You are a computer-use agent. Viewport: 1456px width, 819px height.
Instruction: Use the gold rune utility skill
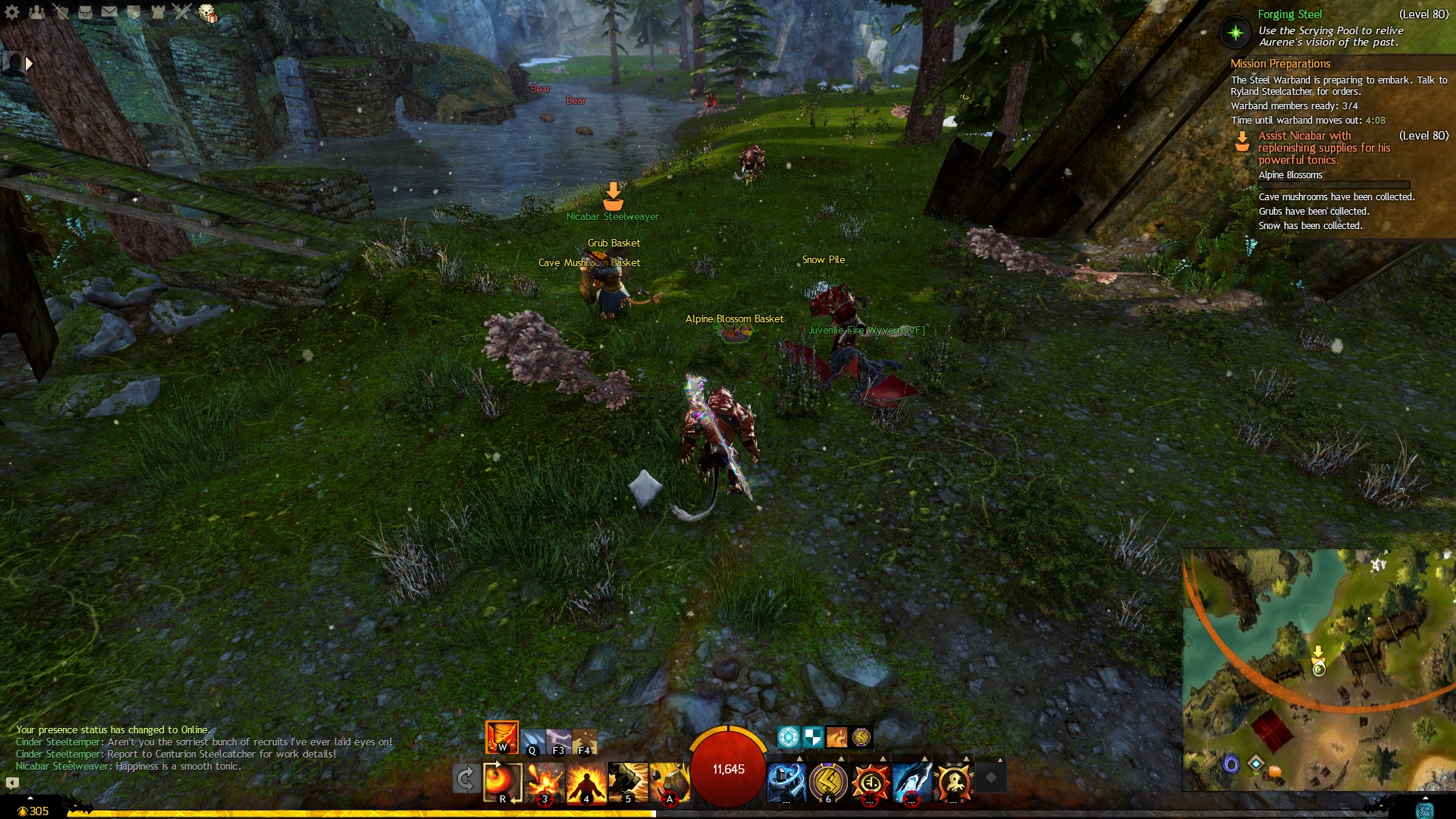tap(828, 781)
